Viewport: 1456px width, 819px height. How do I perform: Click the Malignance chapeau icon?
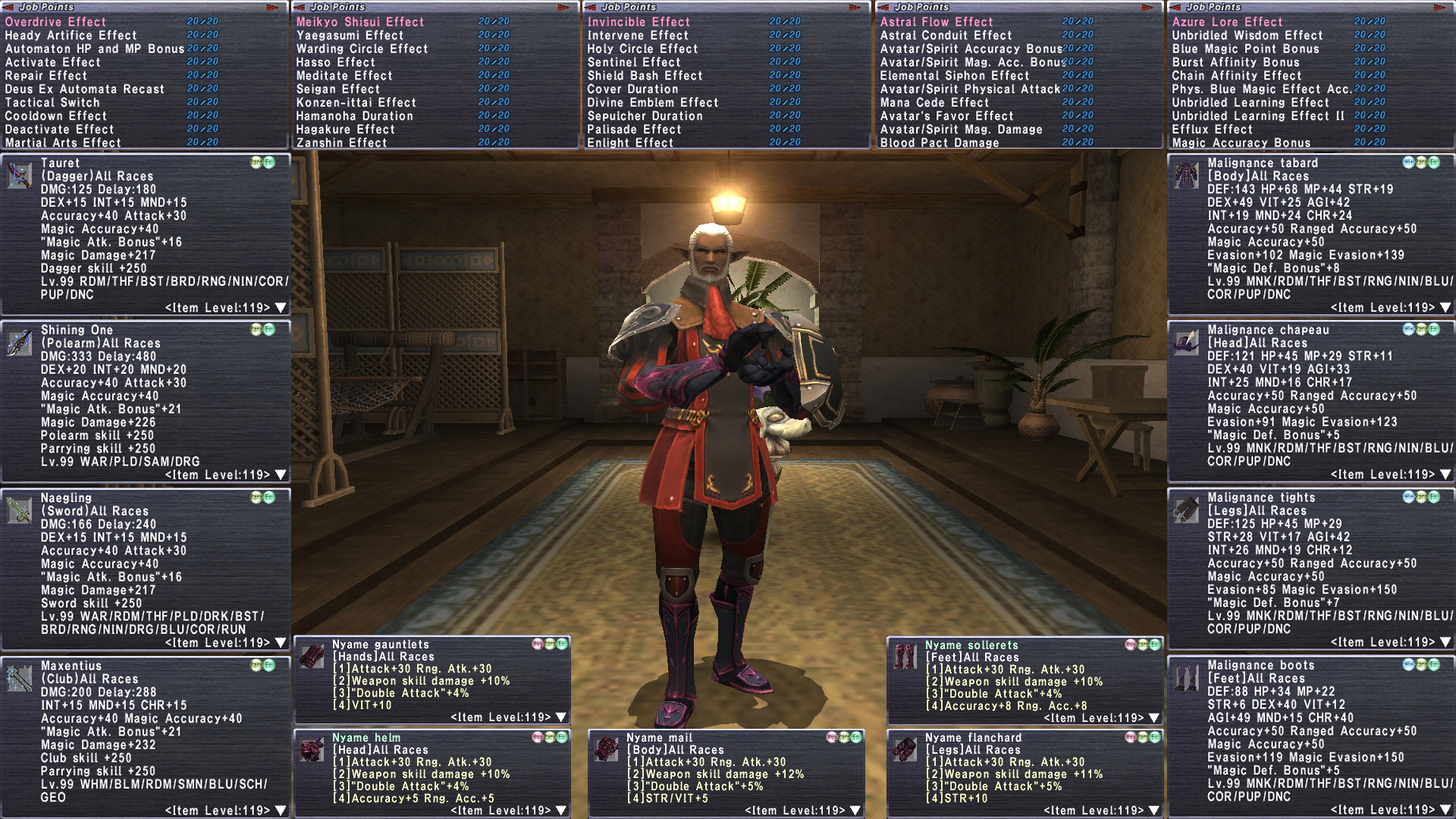(x=1186, y=343)
